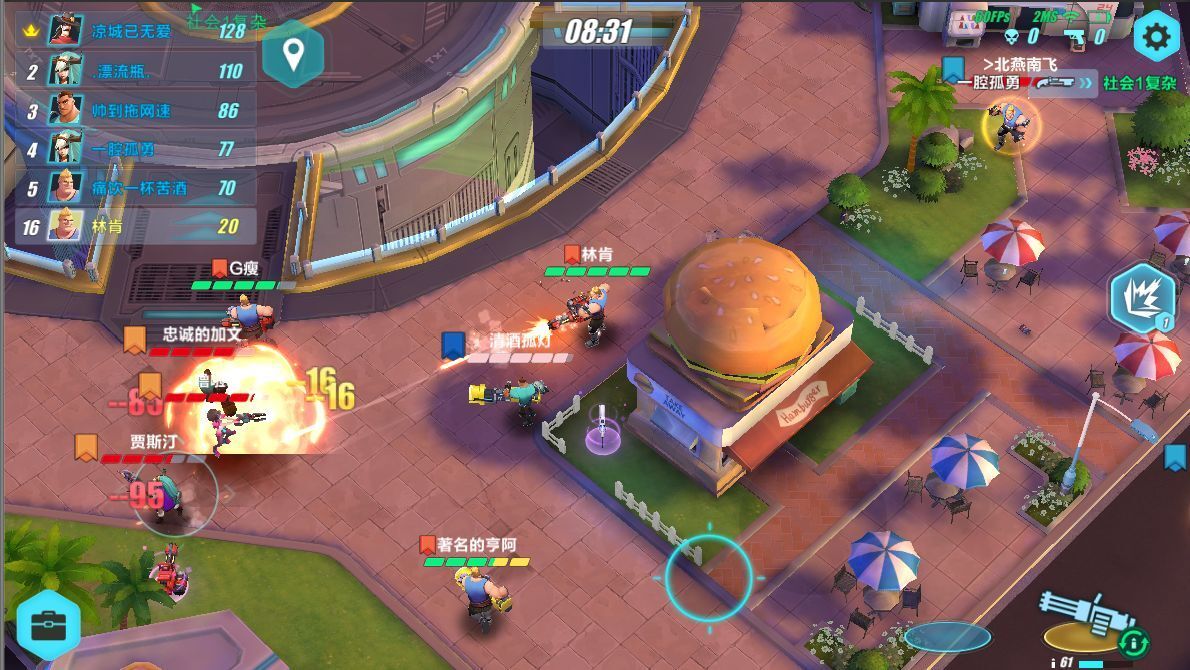Select leaderboard entry 痛饮一杯苦酒
Screen dimensions: 1190x670
(x=135, y=188)
